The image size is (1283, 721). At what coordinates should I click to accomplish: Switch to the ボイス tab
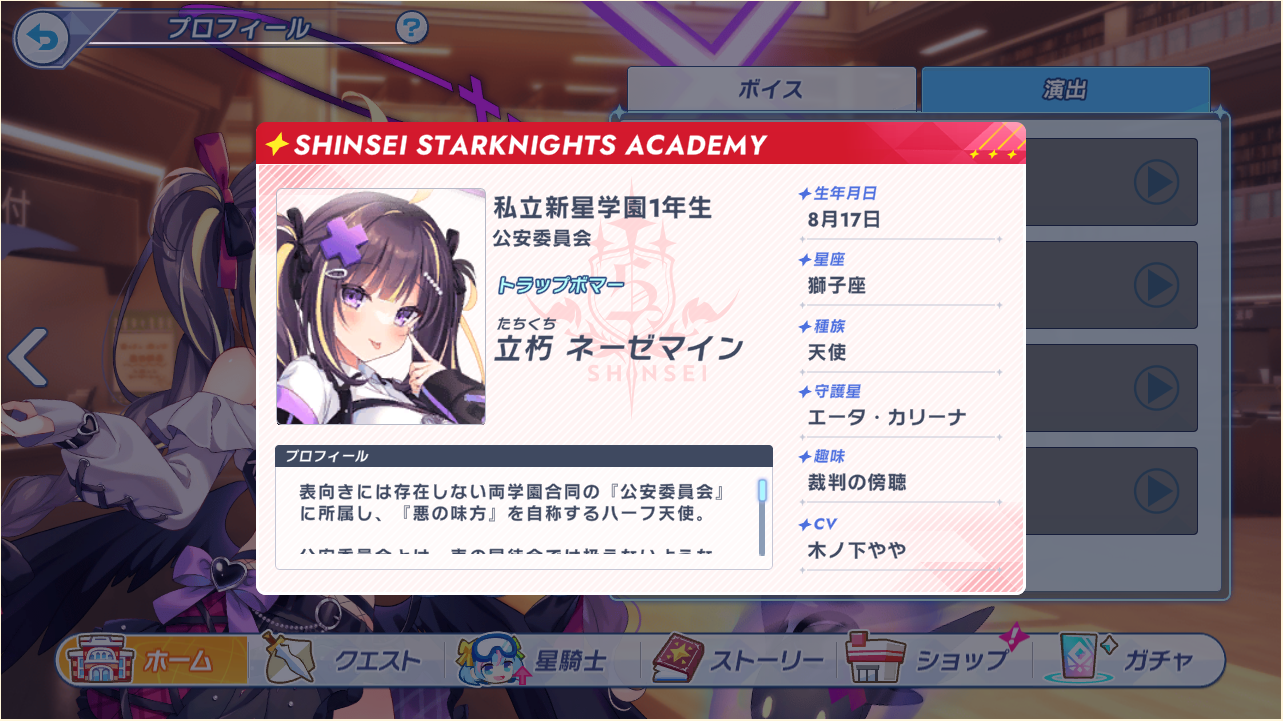(770, 88)
